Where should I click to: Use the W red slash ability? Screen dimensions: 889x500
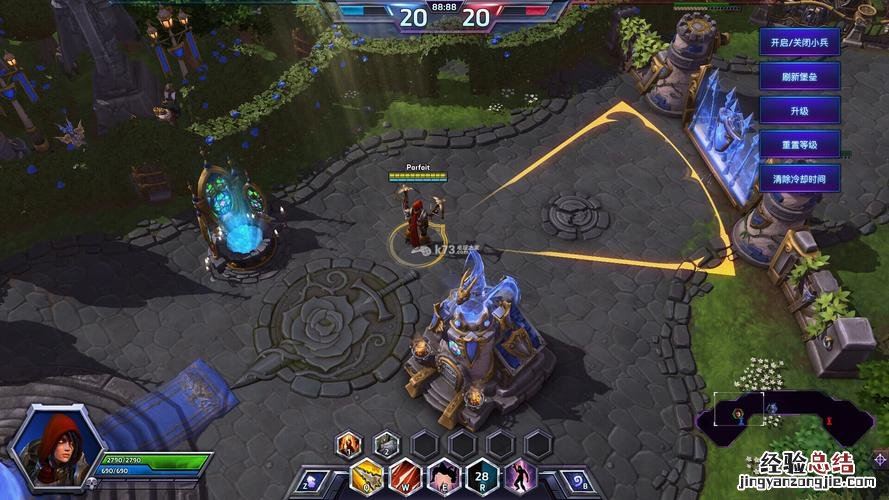pyautogui.click(x=405, y=476)
